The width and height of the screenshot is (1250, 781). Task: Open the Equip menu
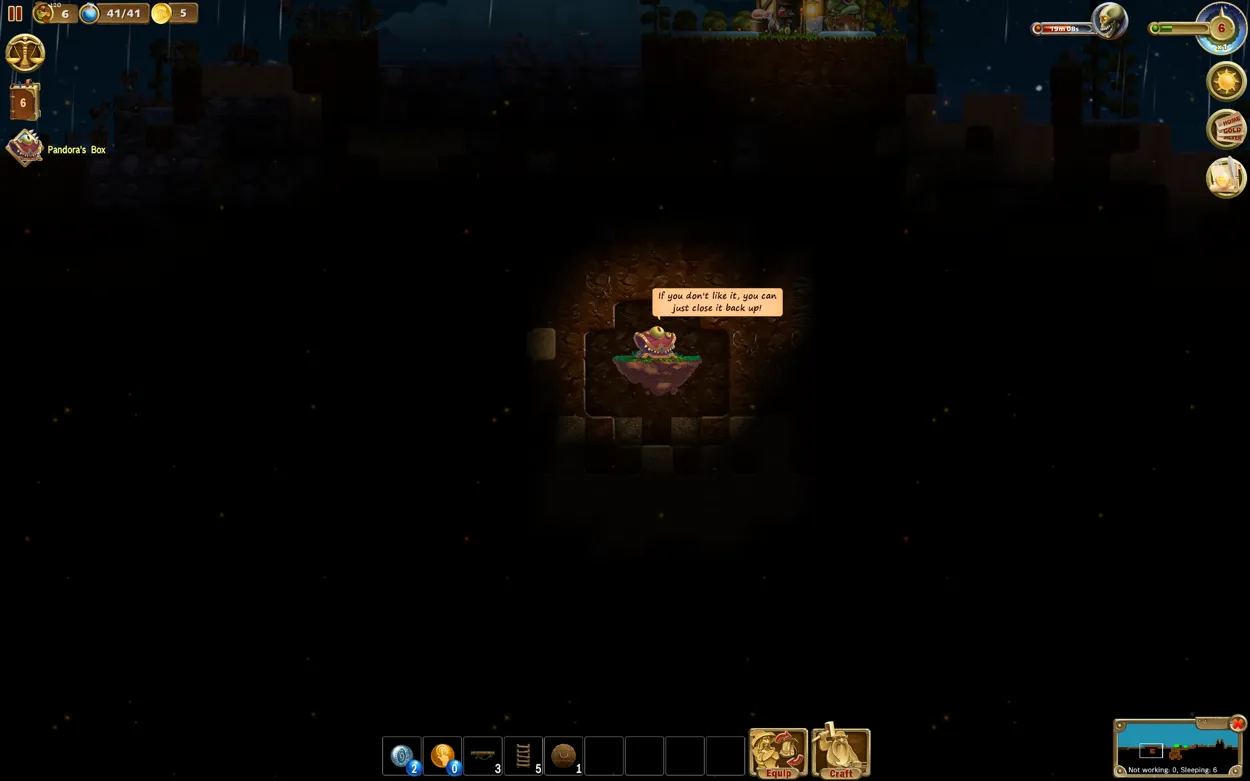[778, 753]
